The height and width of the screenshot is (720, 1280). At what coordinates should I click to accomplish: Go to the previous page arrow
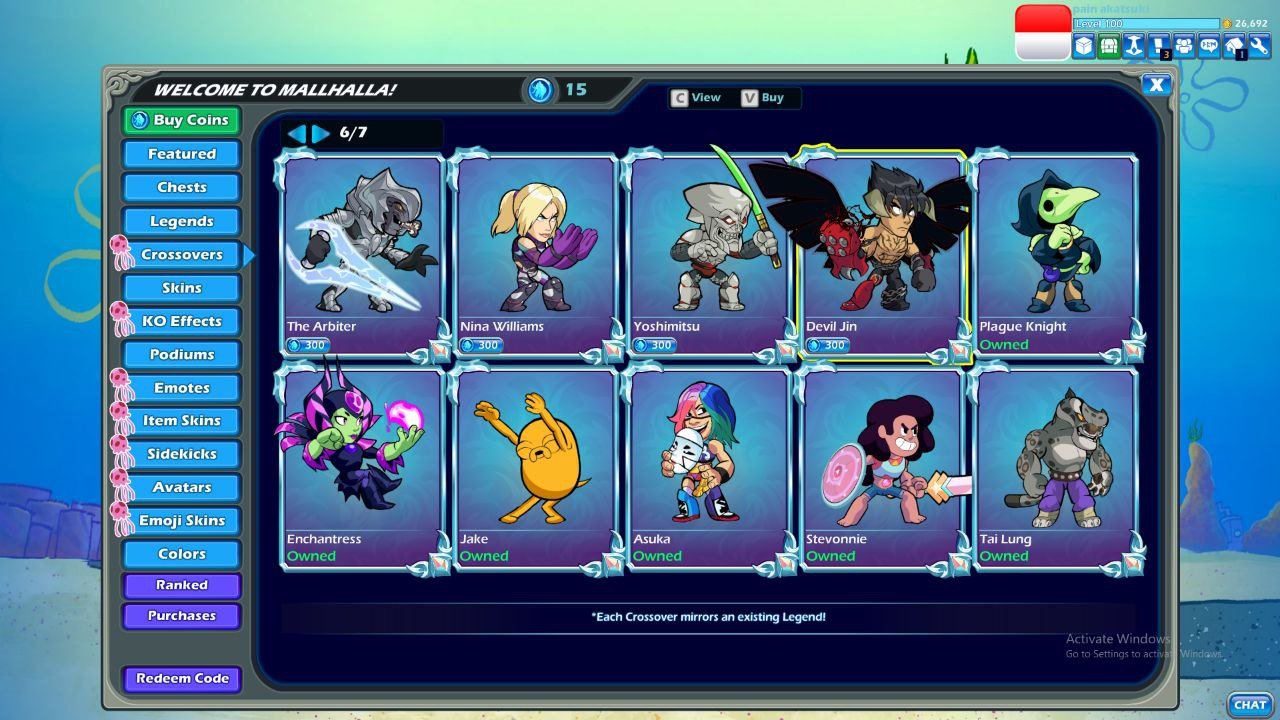click(x=297, y=133)
